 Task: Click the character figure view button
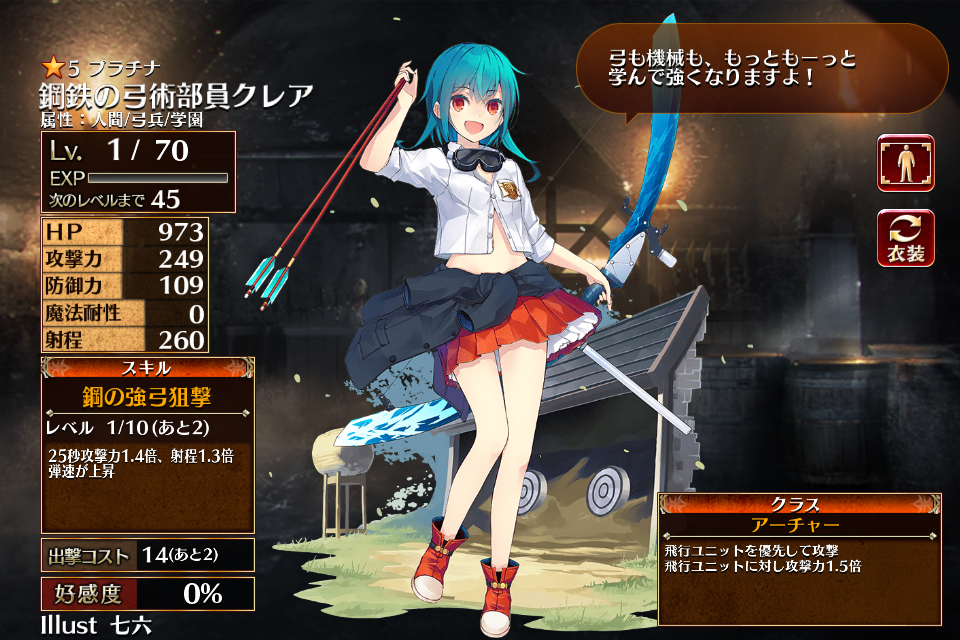(x=905, y=163)
